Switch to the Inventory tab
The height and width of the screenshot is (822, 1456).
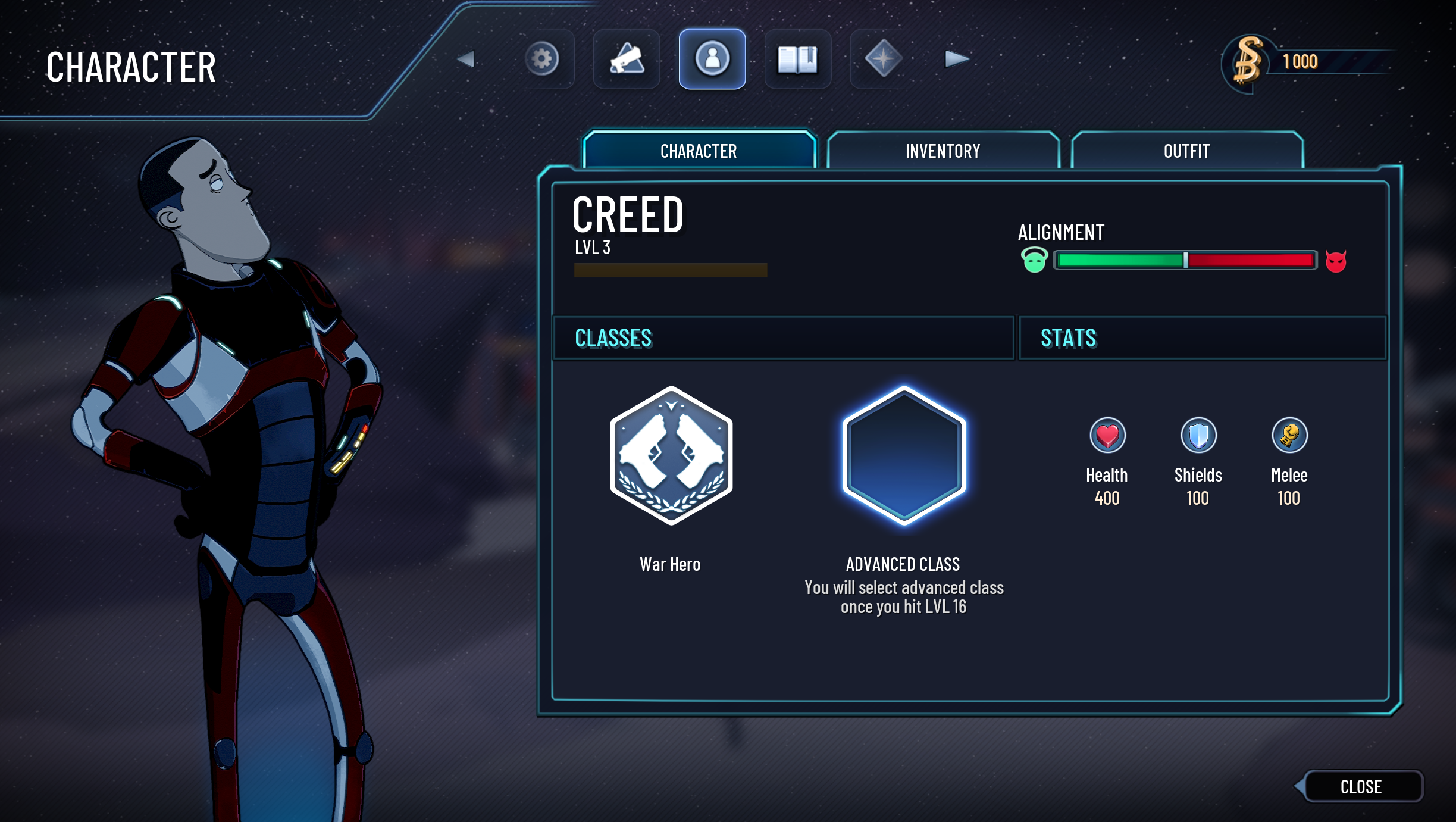tap(943, 151)
